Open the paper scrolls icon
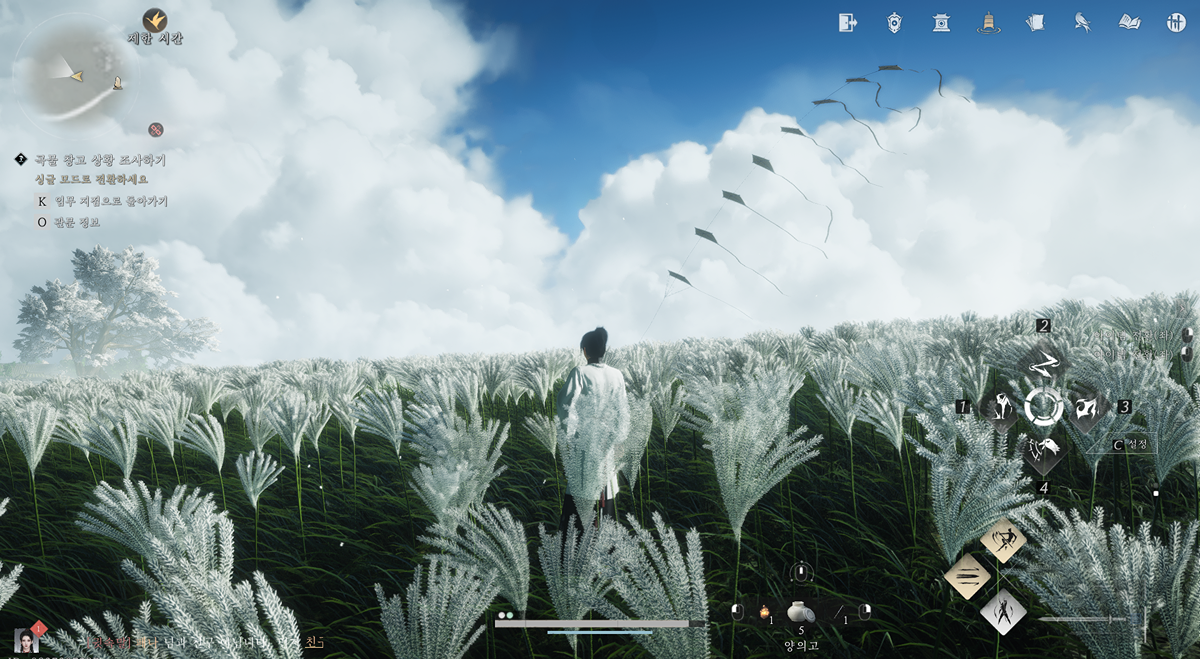 [1035, 22]
